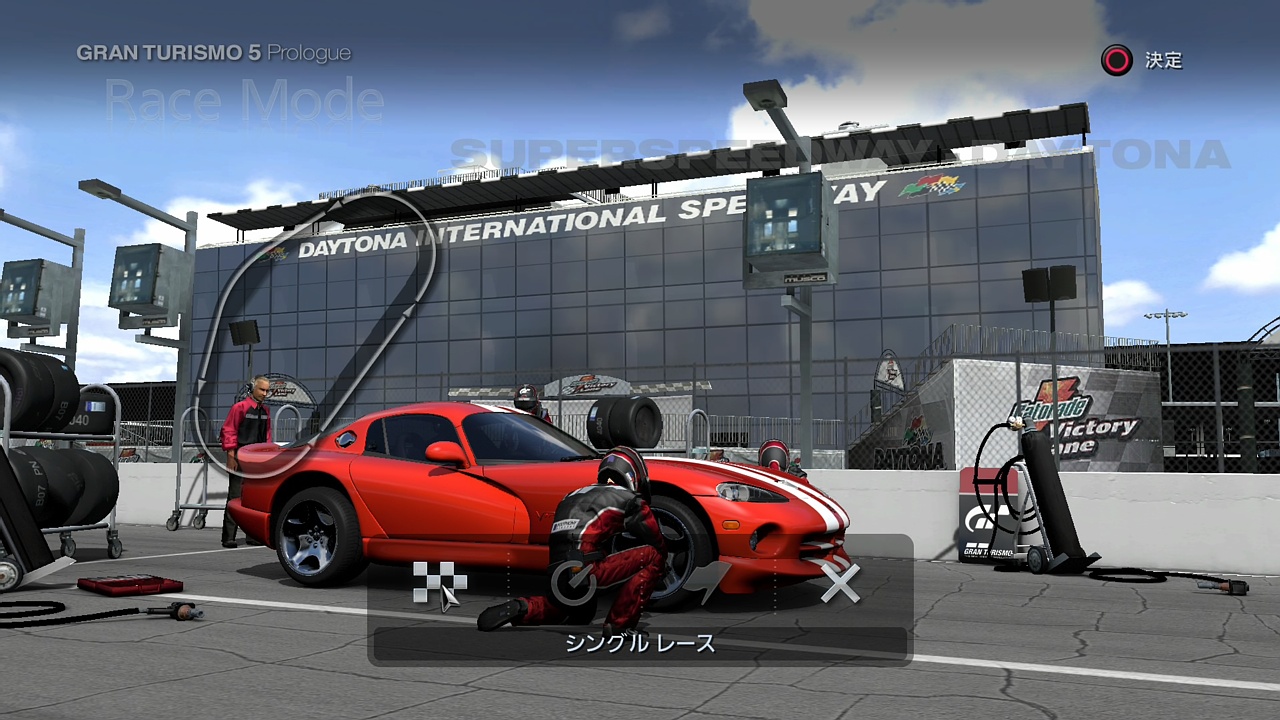Image resolution: width=1280 pixels, height=720 pixels.
Task: Click the GRAN TURISMO 5 Prologue logo
Action: [x=213, y=53]
